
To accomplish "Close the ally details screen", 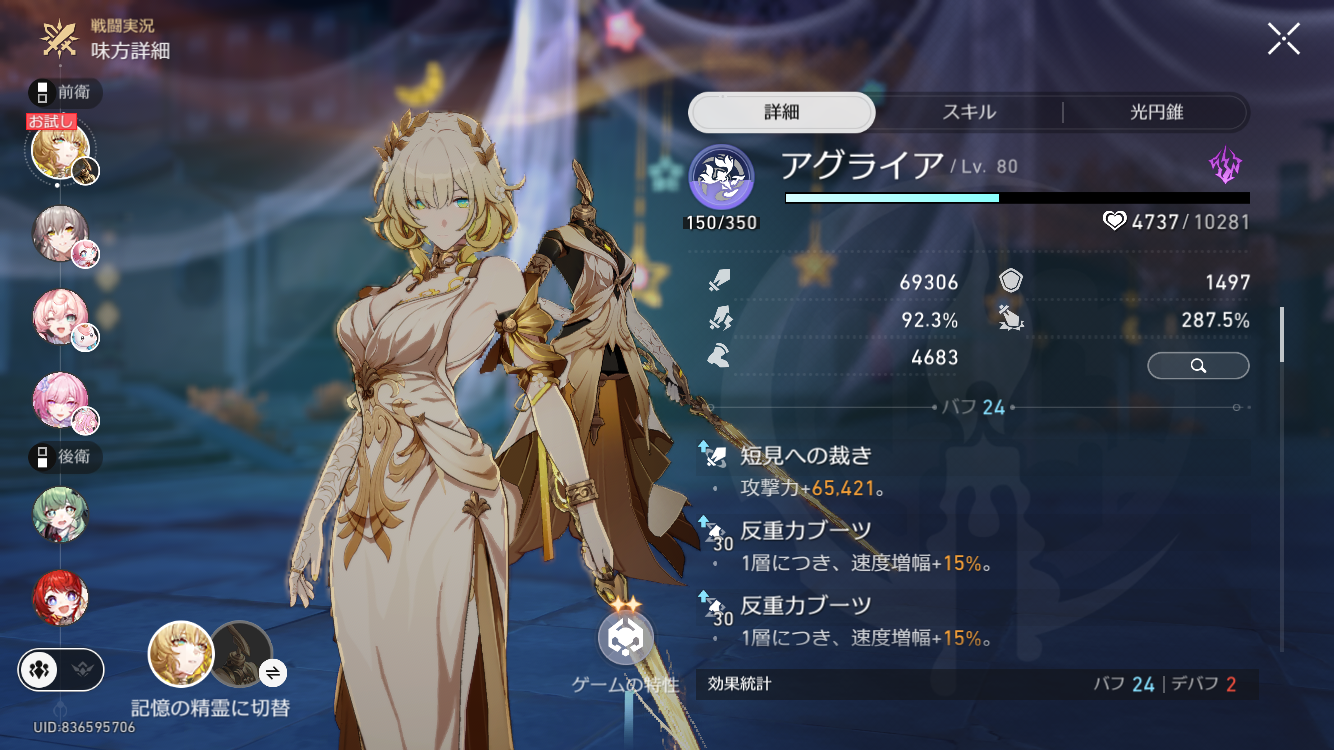I will 1283,39.
